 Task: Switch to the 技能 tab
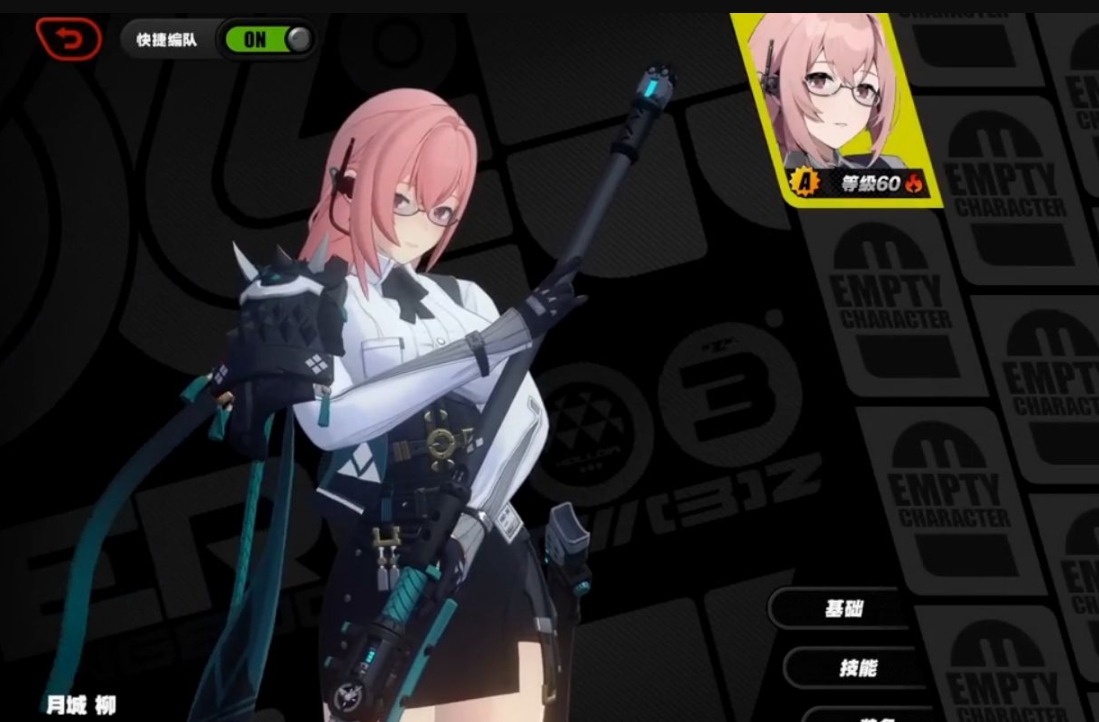coord(857,667)
